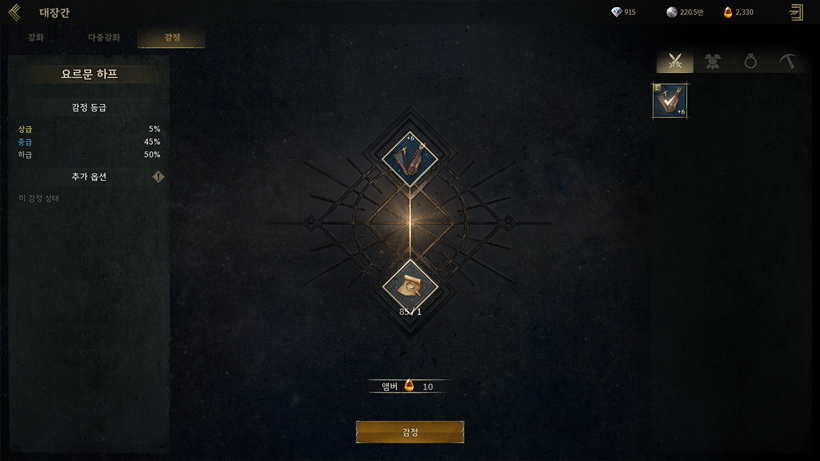Choose the +6 harp from the item list

pos(670,101)
